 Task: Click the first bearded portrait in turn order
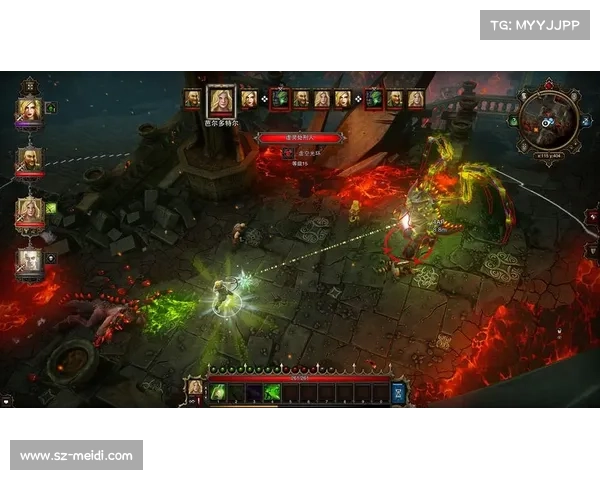pos(193,99)
